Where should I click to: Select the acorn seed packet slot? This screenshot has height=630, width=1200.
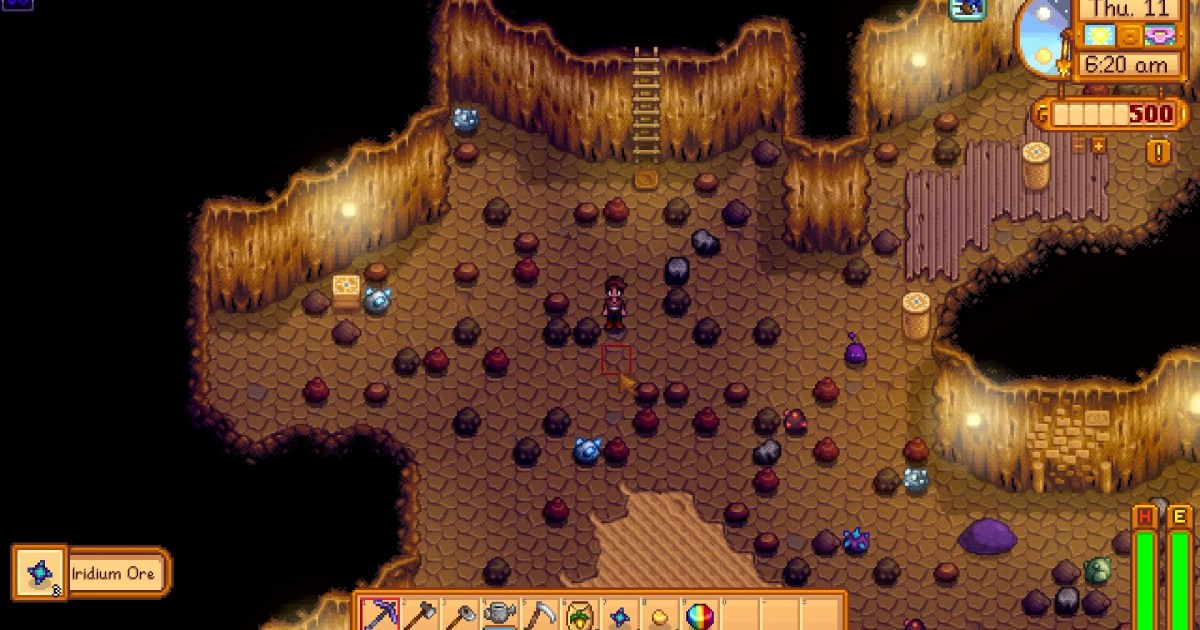[579, 614]
